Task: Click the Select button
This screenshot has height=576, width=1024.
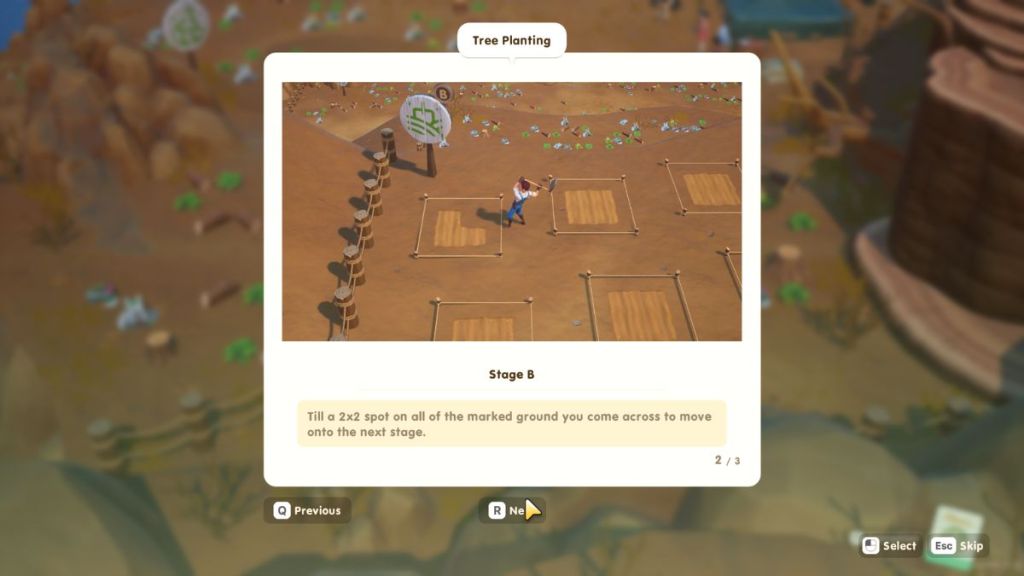Action: [889, 546]
